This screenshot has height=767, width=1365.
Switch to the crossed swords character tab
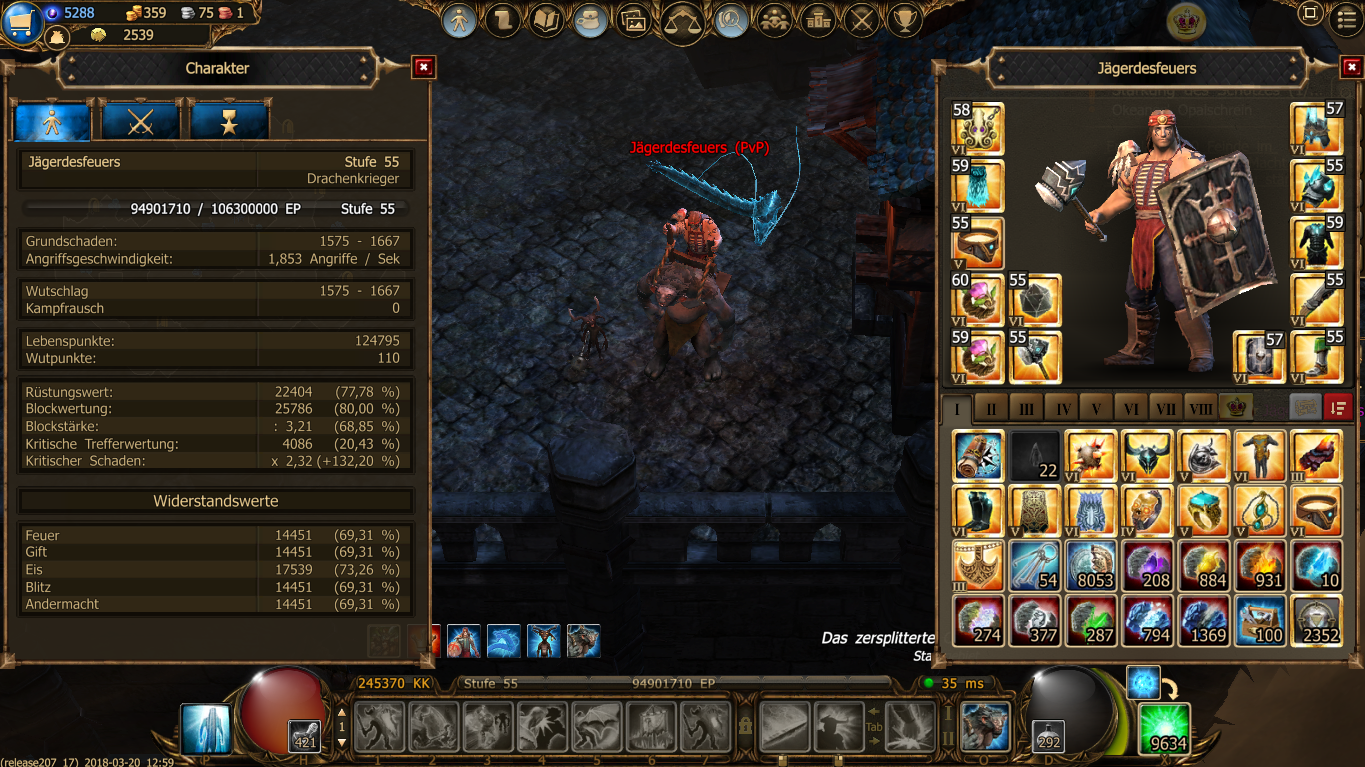click(x=140, y=121)
